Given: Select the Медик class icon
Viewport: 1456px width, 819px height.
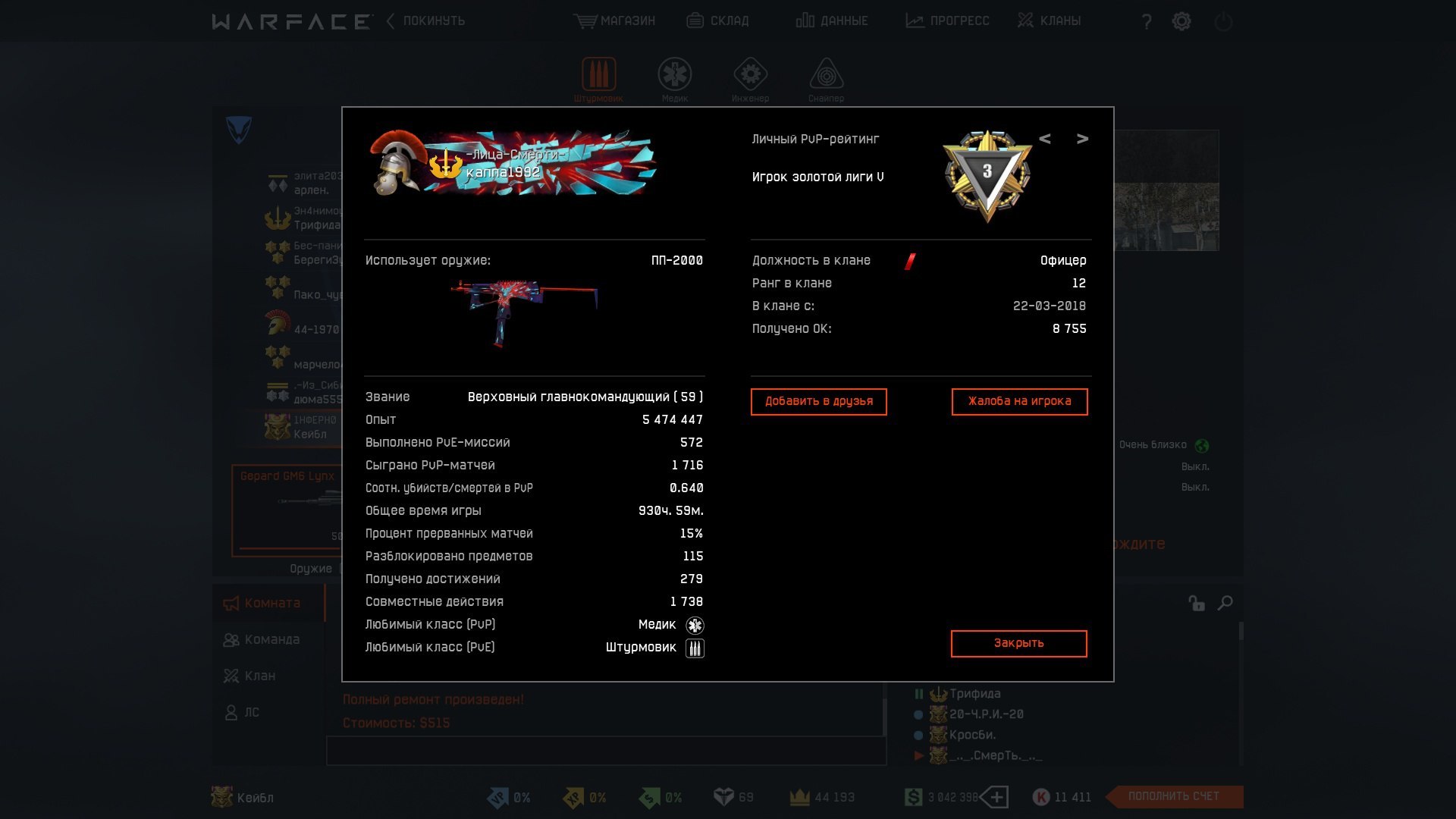Looking at the screenshot, I should click(675, 74).
